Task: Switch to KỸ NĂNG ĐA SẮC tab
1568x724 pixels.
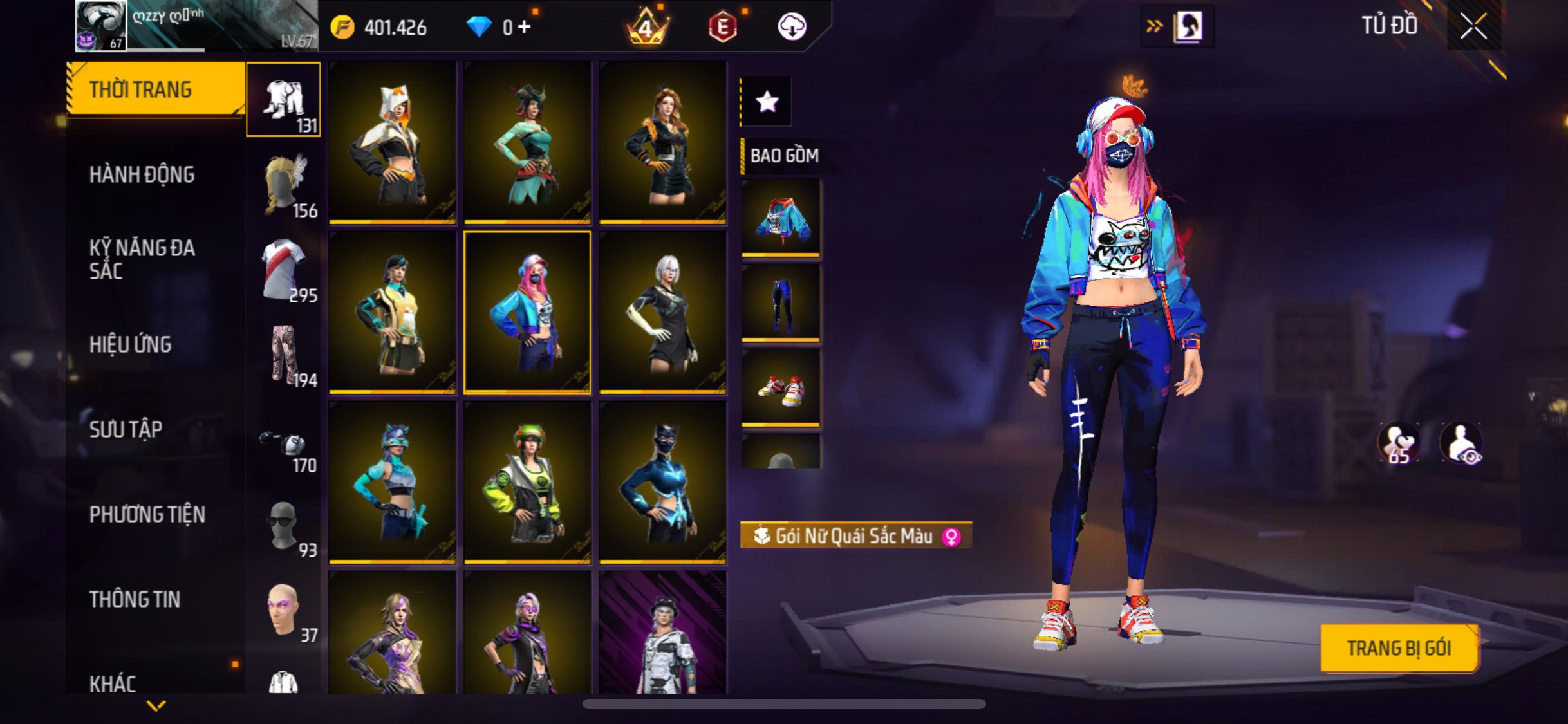Action: coord(142,259)
